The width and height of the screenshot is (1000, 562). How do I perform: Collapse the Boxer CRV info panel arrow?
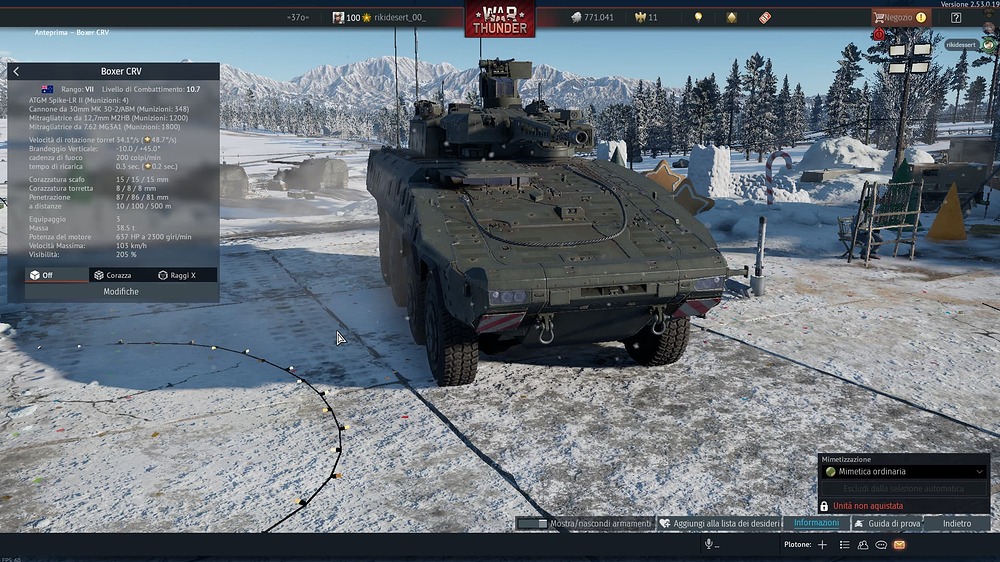tap(16, 72)
